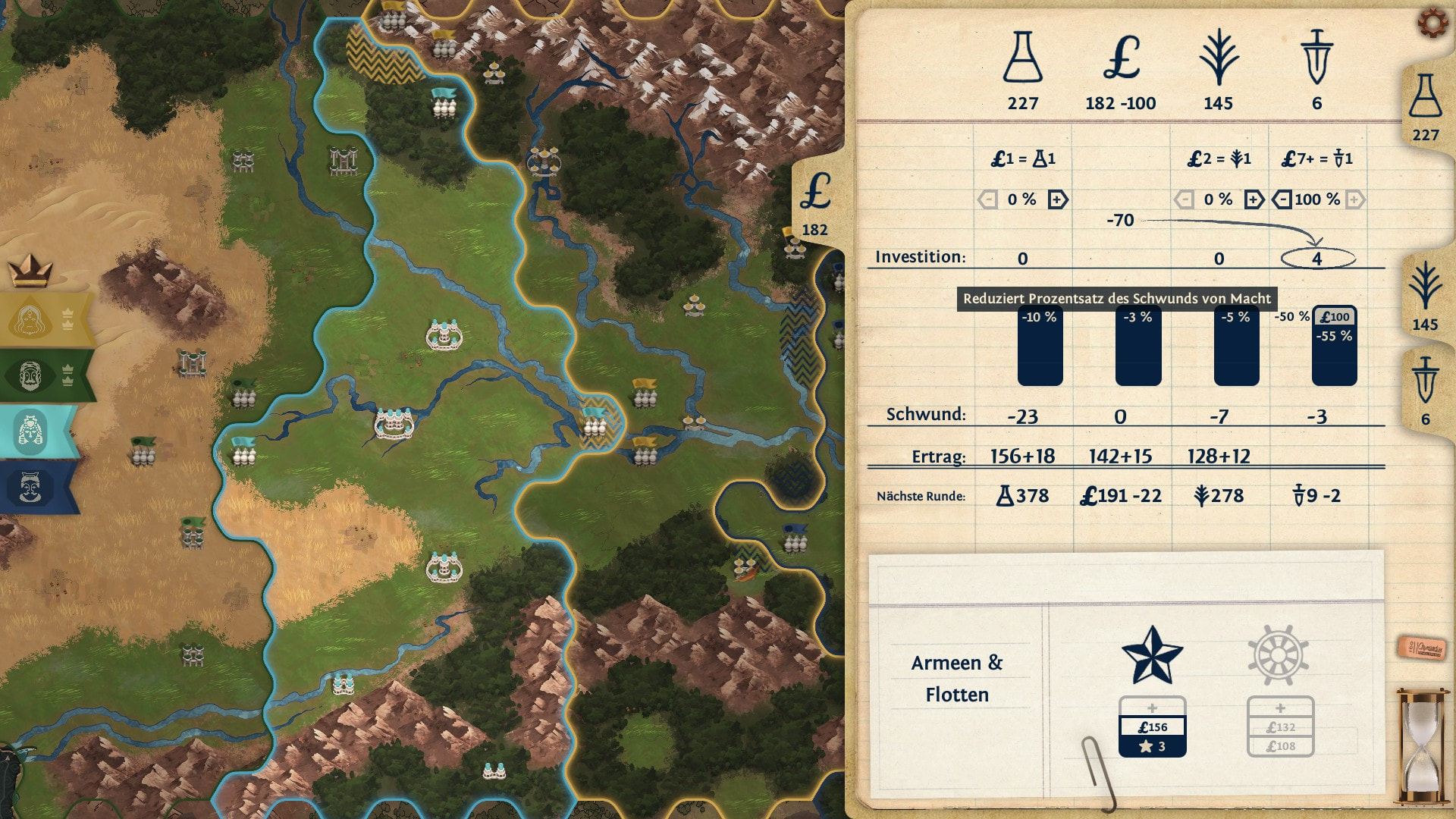Switch to the wheat food tab
This screenshot has width=1456, height=819.
pyautogui.click(x=1425, y=297)
